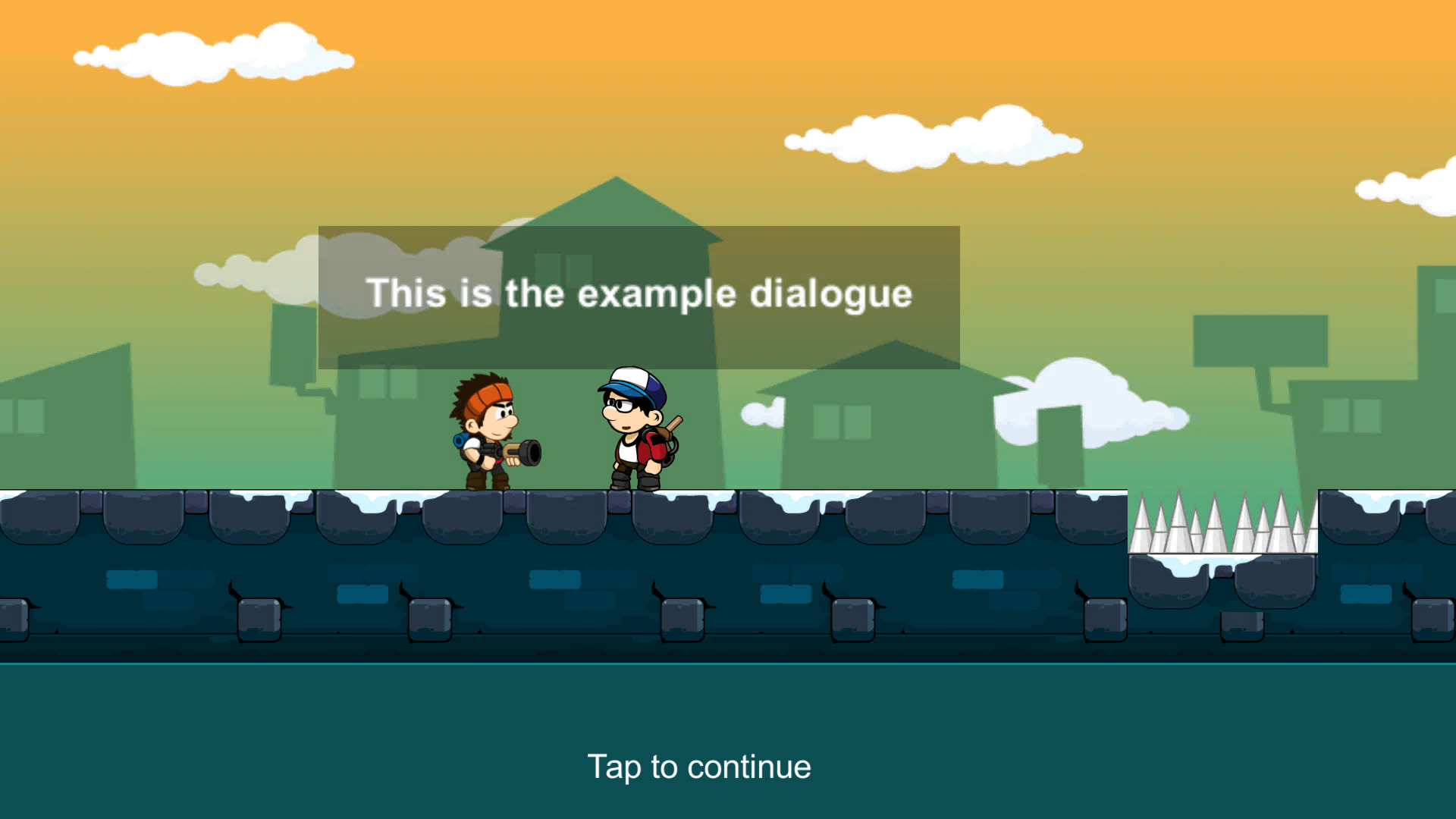The height and width of the screenshot is (819, 1456).
Task: Advance the example dialogue box
Action: click(x=639, y=297)
